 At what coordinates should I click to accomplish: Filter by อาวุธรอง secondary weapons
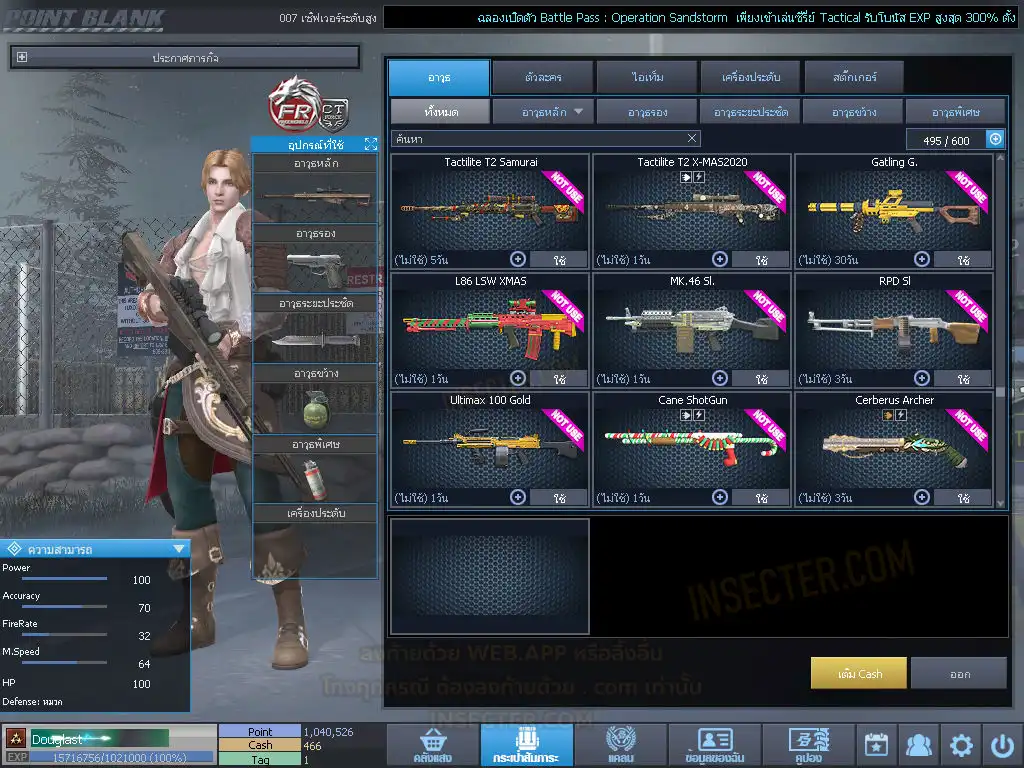tap(647, 112)
